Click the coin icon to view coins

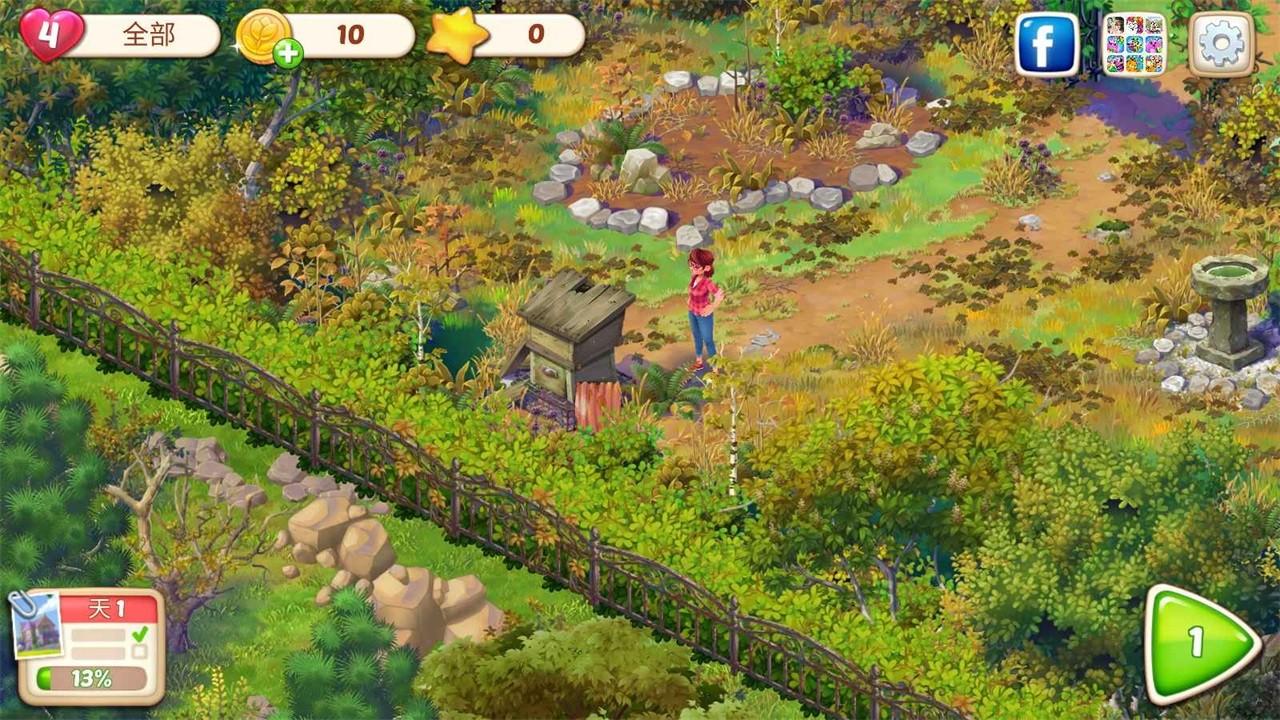(263, 34)
